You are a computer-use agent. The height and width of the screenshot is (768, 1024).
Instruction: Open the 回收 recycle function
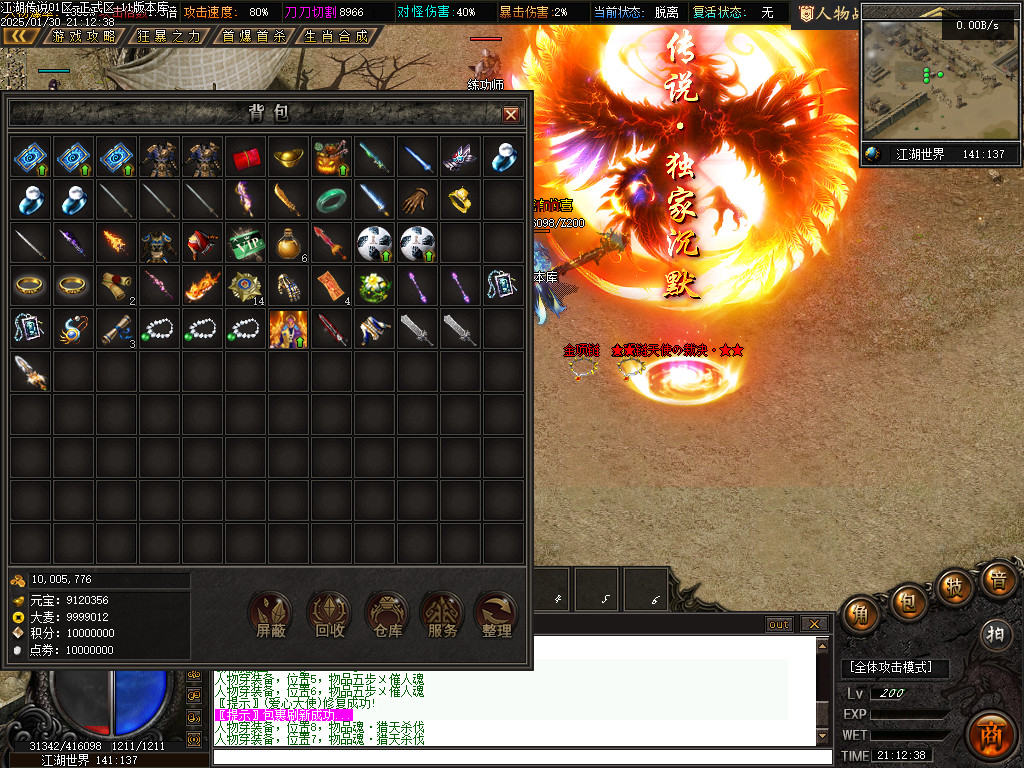(328, 614)
